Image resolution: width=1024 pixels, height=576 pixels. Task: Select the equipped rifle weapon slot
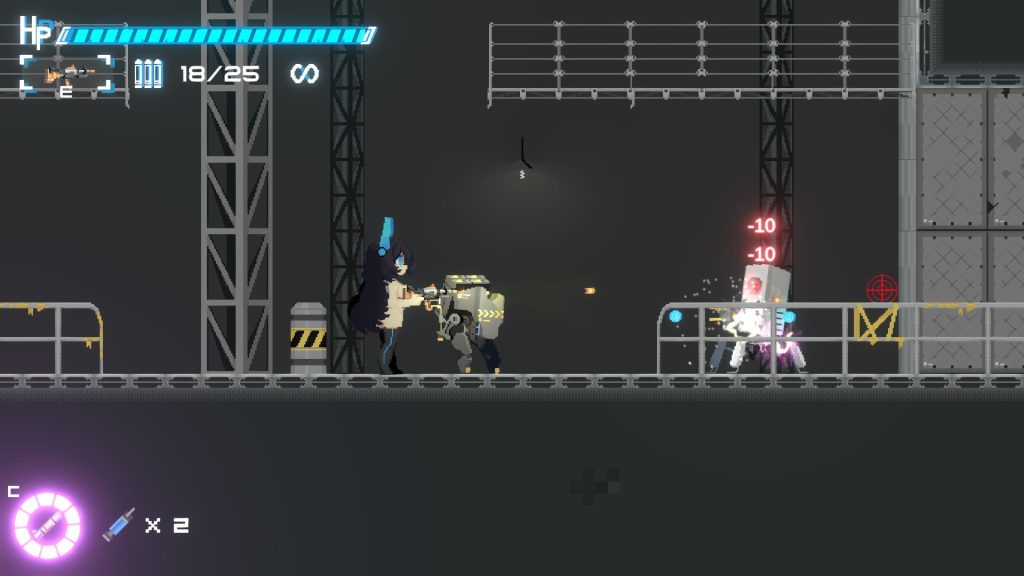point(67,74)
